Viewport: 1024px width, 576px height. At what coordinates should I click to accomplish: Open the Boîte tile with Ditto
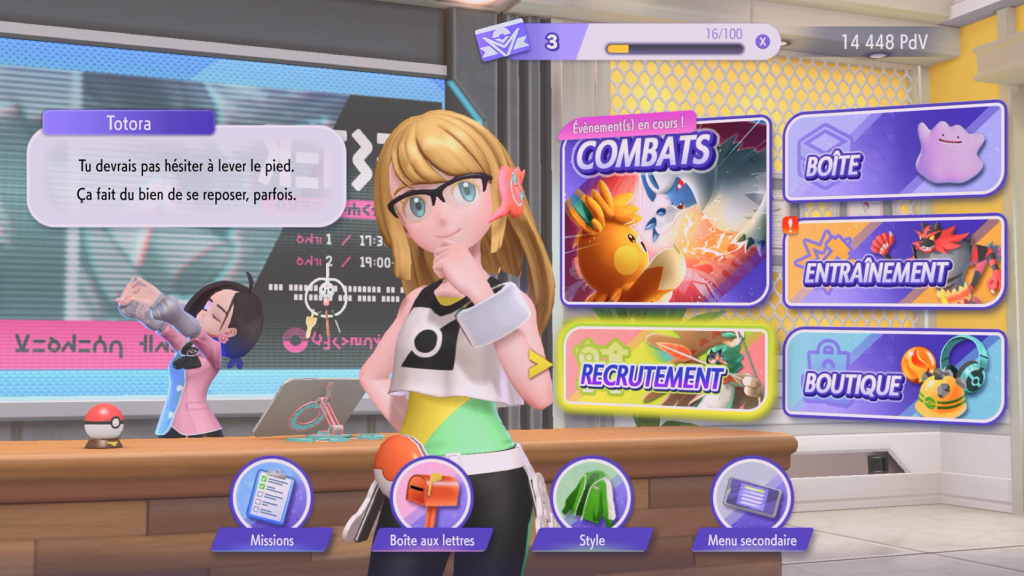coord(894,150)
